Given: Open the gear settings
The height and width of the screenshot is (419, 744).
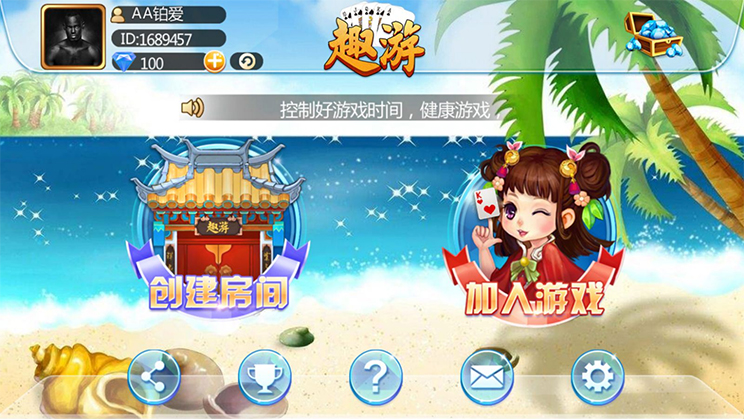Looking at the screenshot, I should pos(597,377).
